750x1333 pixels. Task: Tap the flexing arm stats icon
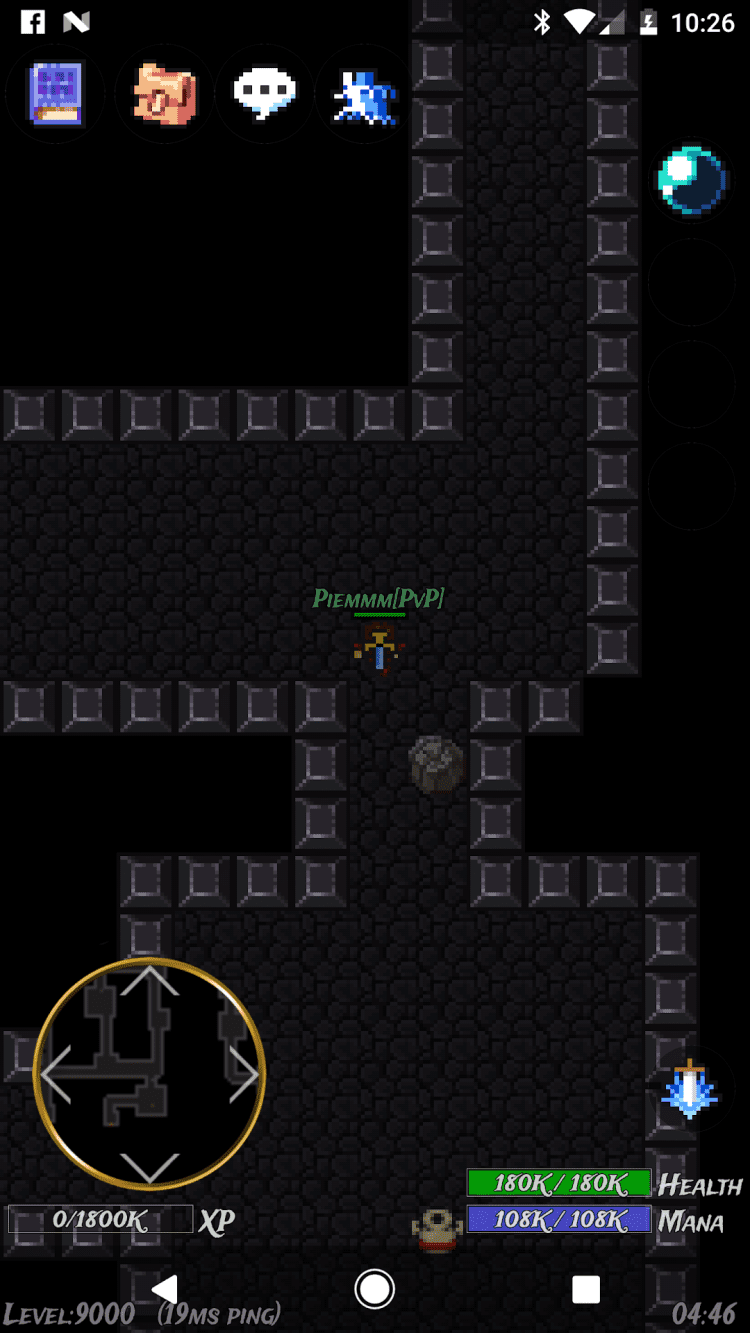[165, 94]
